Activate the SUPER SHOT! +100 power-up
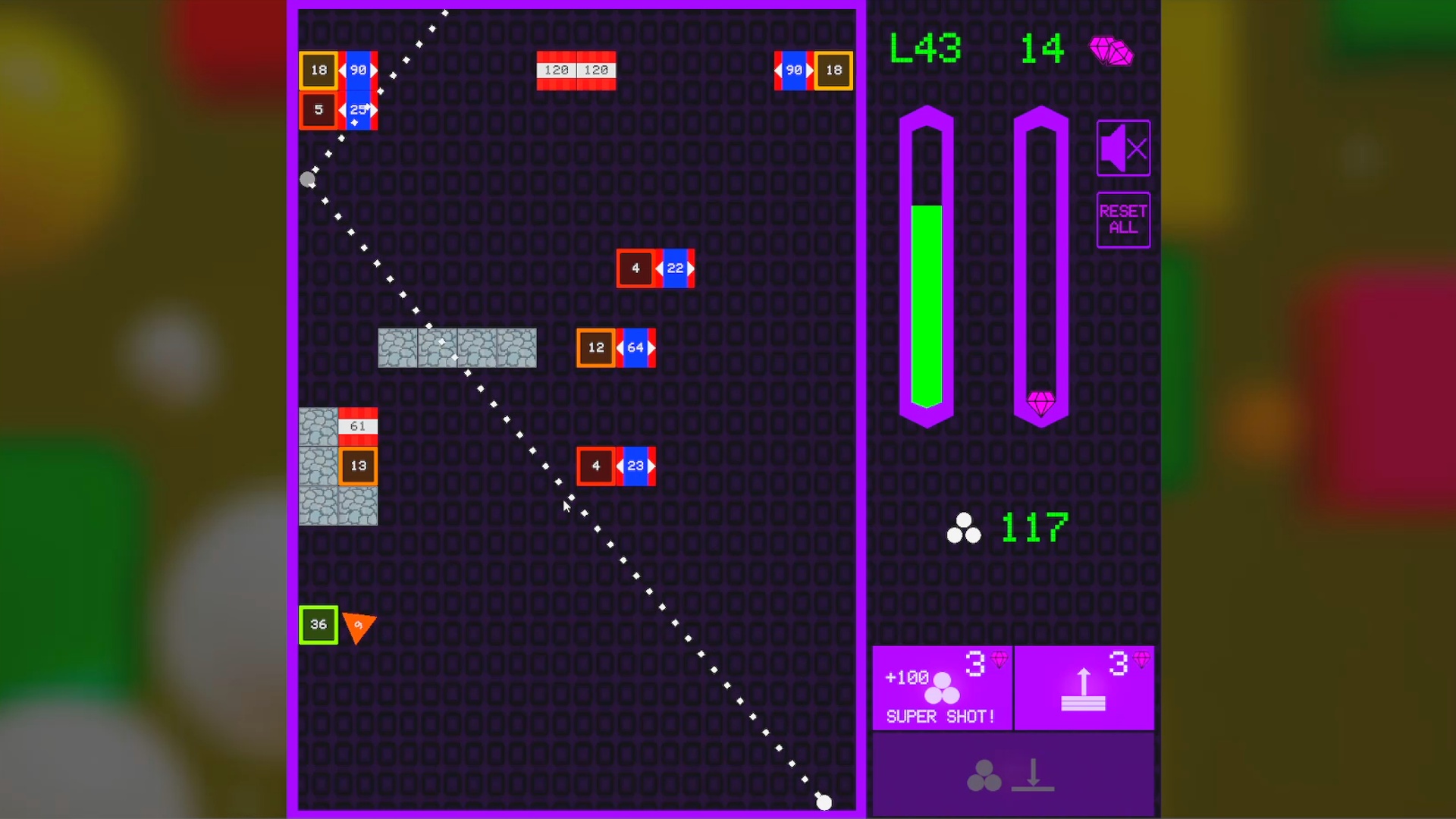Viewport: 1456px width, 819px height. pyautogui.click(x=943, y=688)
